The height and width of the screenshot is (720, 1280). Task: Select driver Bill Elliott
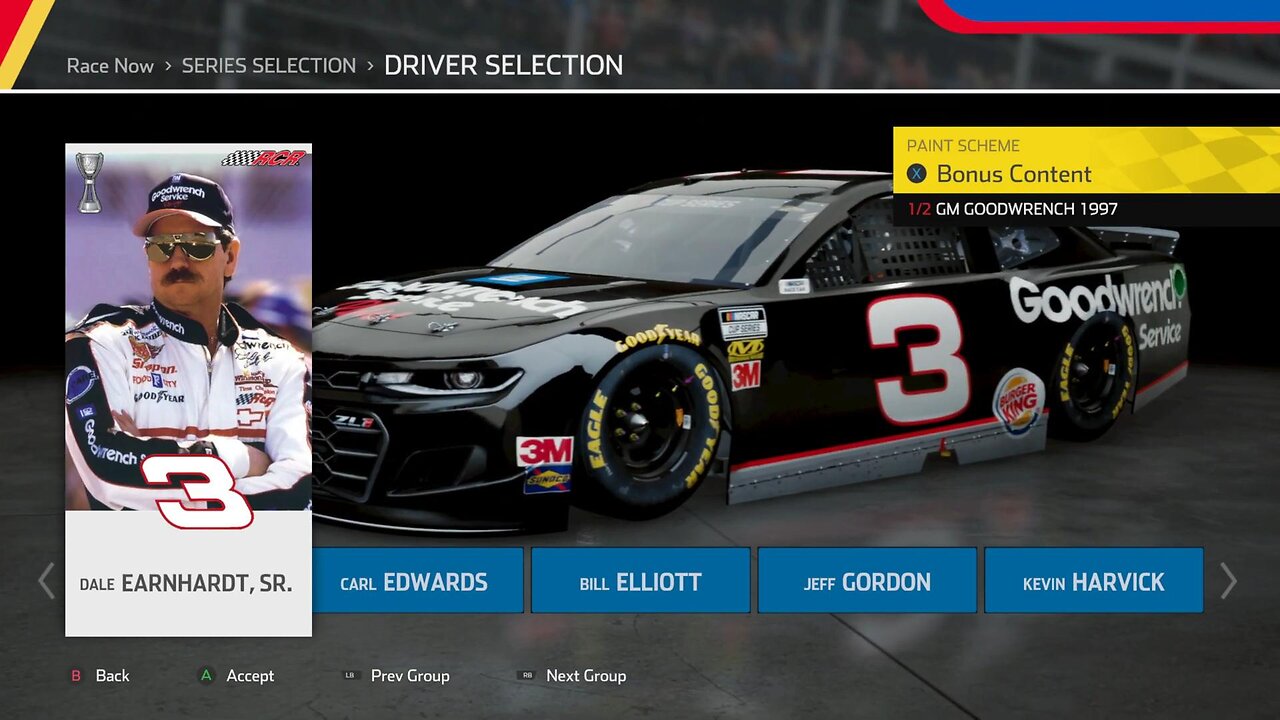[640, 580]
